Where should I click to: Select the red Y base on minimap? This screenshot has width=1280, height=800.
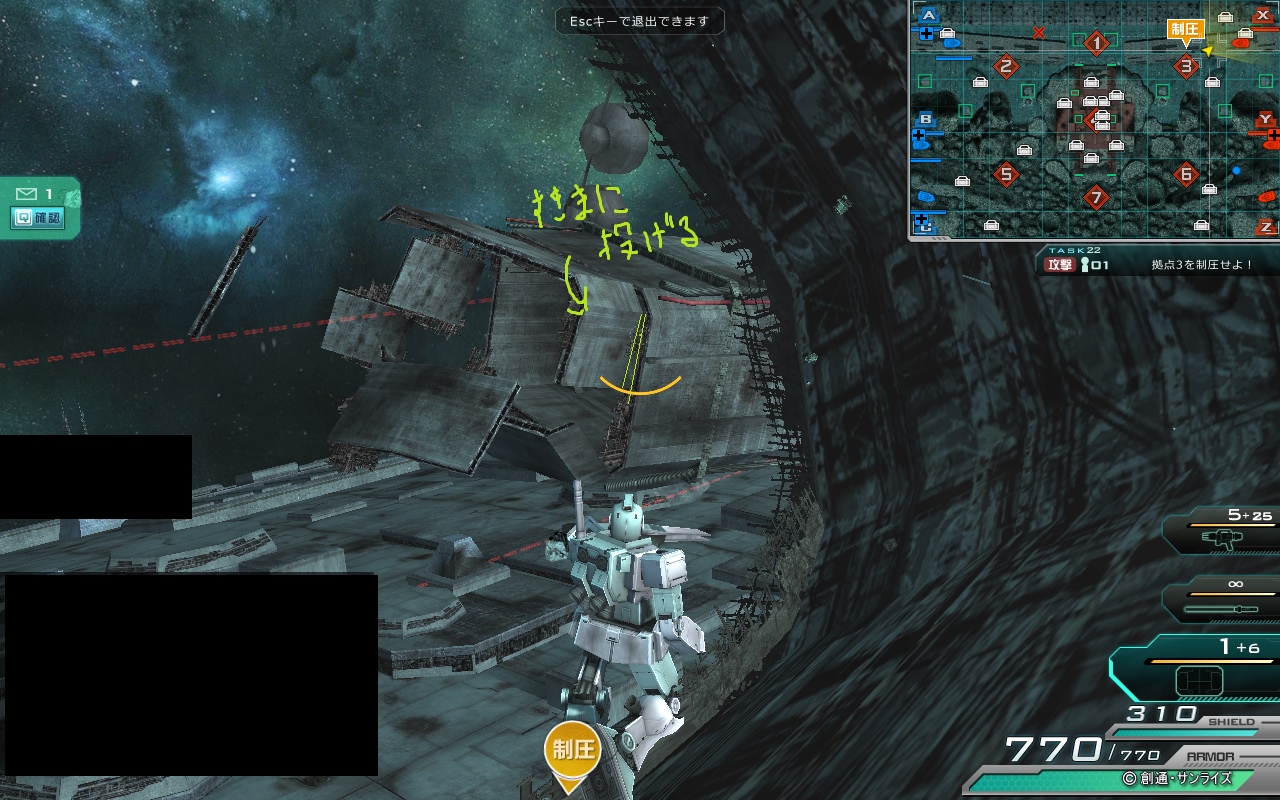[x=1265, y=120]
